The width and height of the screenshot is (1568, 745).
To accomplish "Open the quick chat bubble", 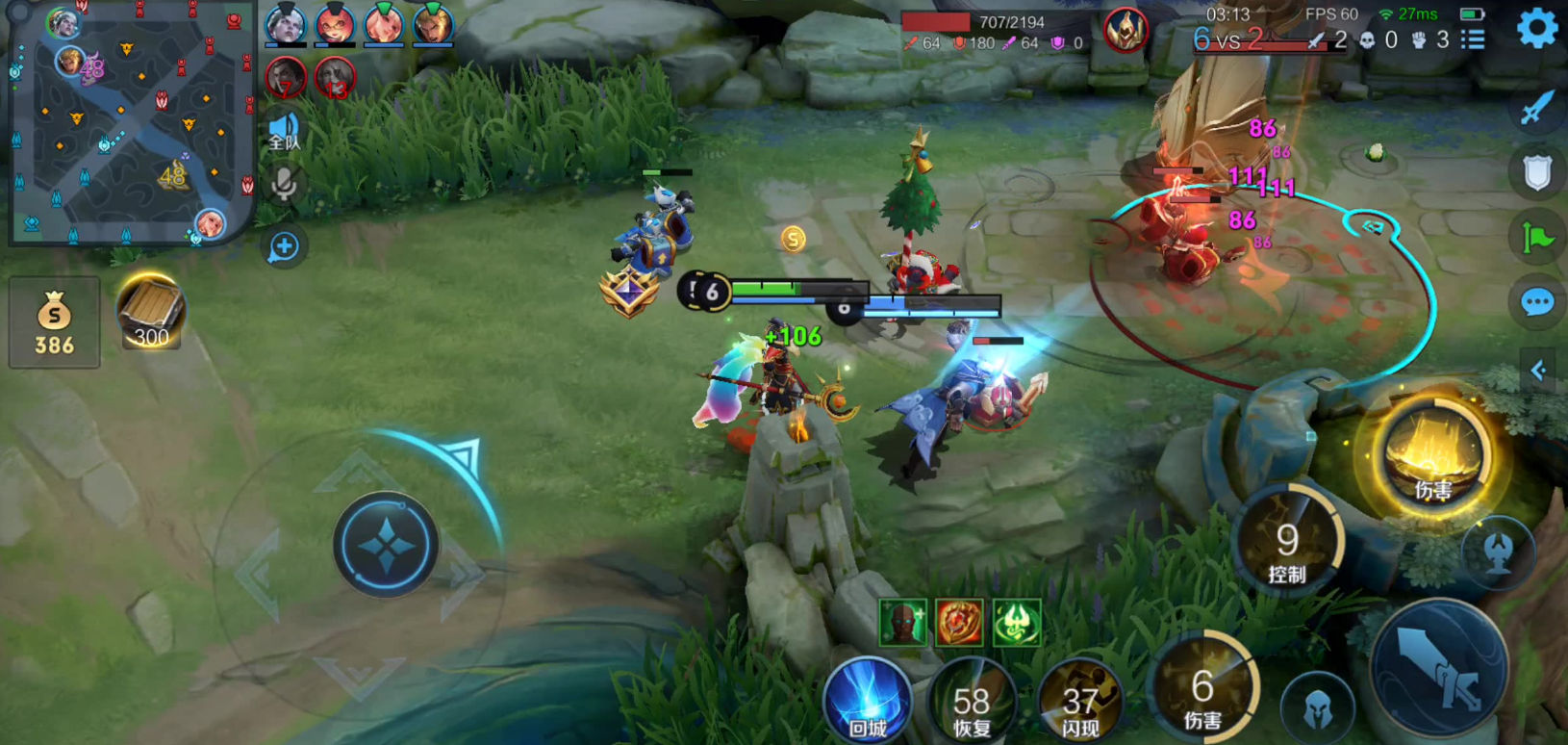I will coord(1537,303).
